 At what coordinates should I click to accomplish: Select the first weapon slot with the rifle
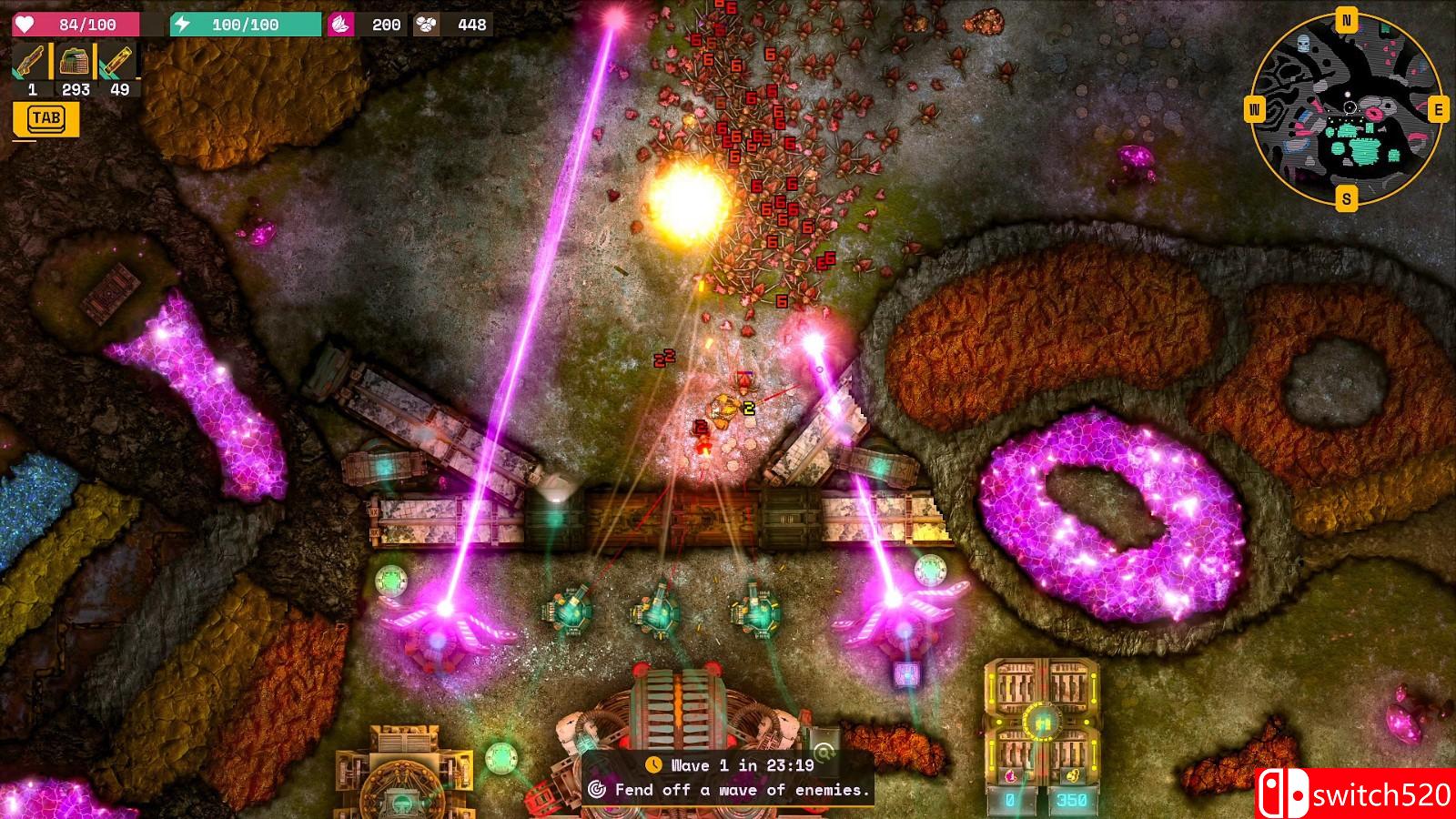[31, 64]
